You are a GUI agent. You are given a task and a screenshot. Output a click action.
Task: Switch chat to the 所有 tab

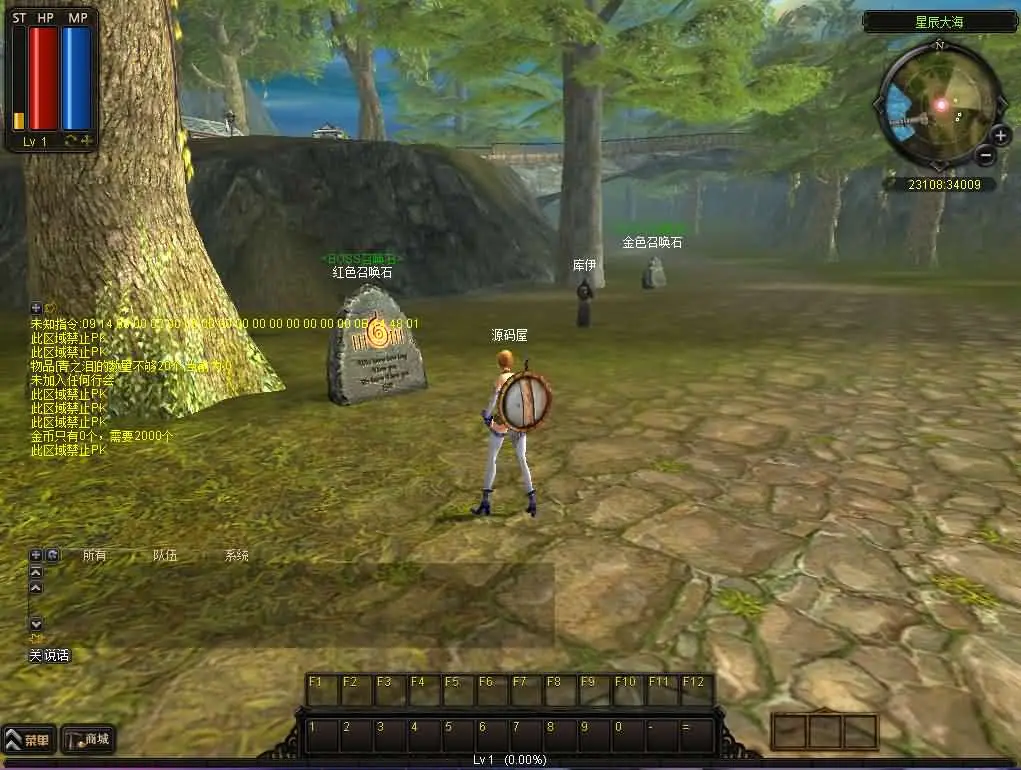pyautogui.click(x=94, y=555)
